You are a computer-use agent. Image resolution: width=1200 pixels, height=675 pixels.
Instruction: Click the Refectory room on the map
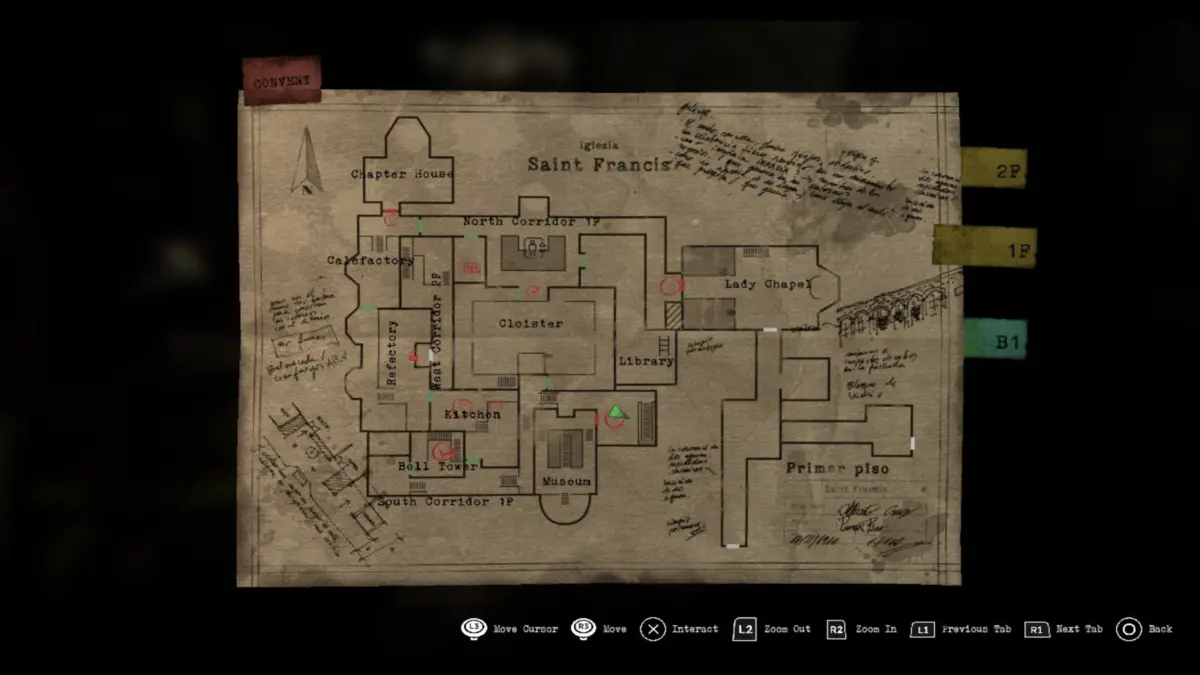pyautogui.click(x=392, y=352)
